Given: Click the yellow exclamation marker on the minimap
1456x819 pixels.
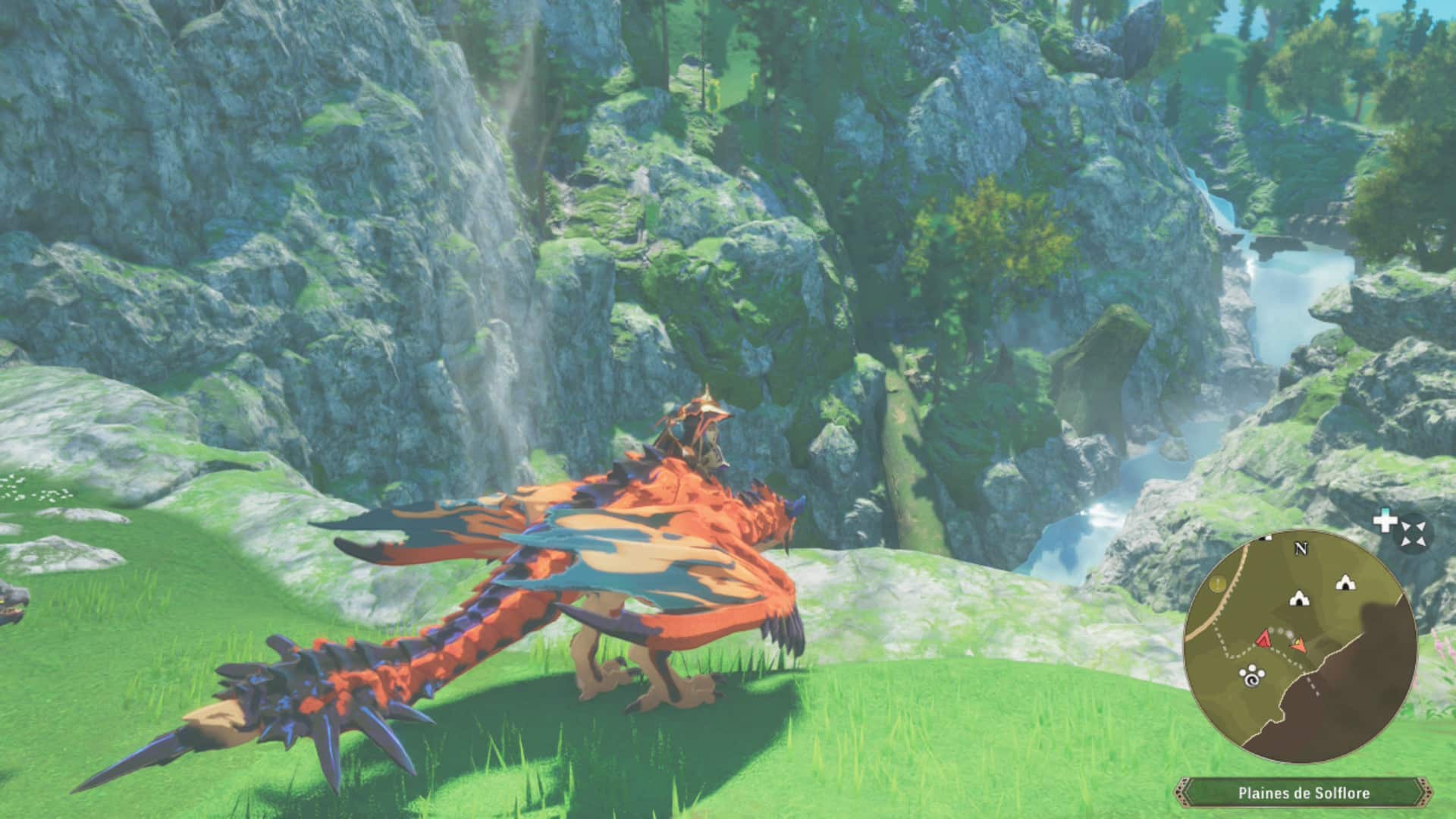Looking at the screenshot, I should coord(1219,584).
